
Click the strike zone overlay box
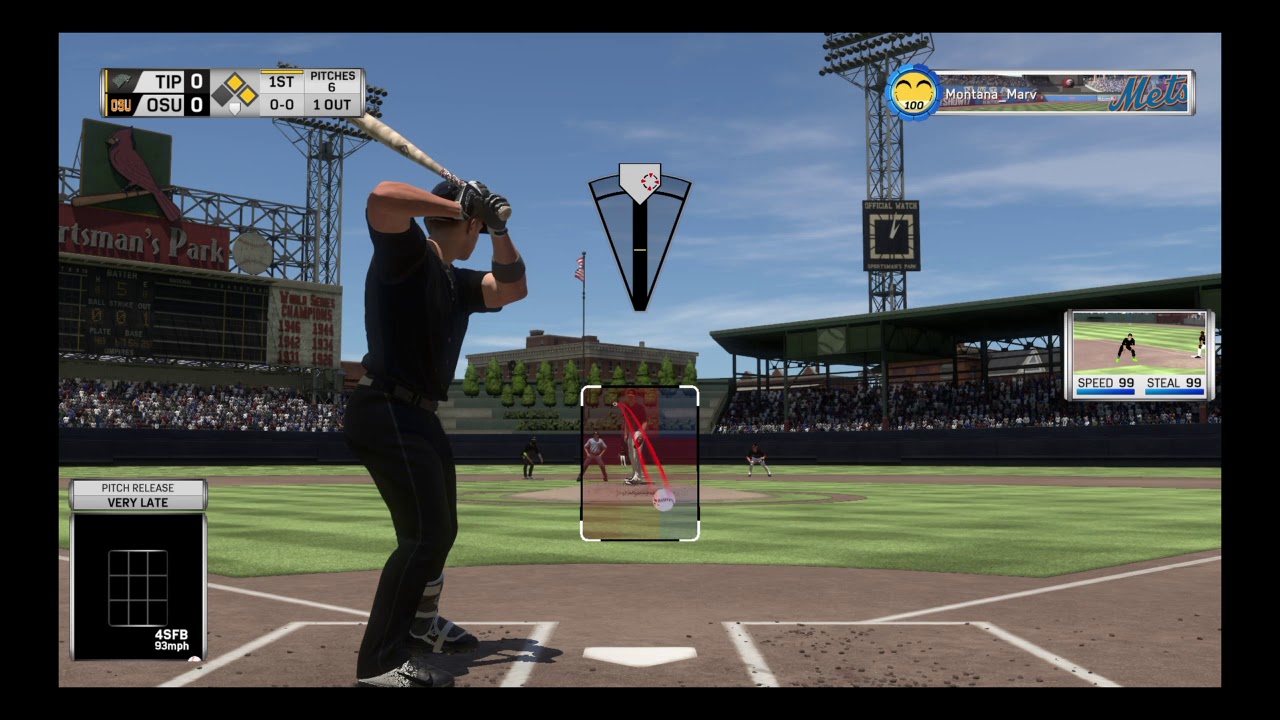coord(640,463)
